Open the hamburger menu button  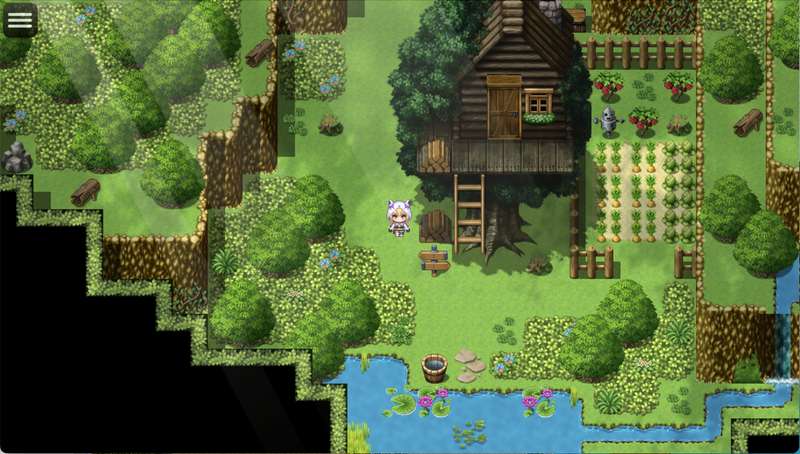click(20, 19)
